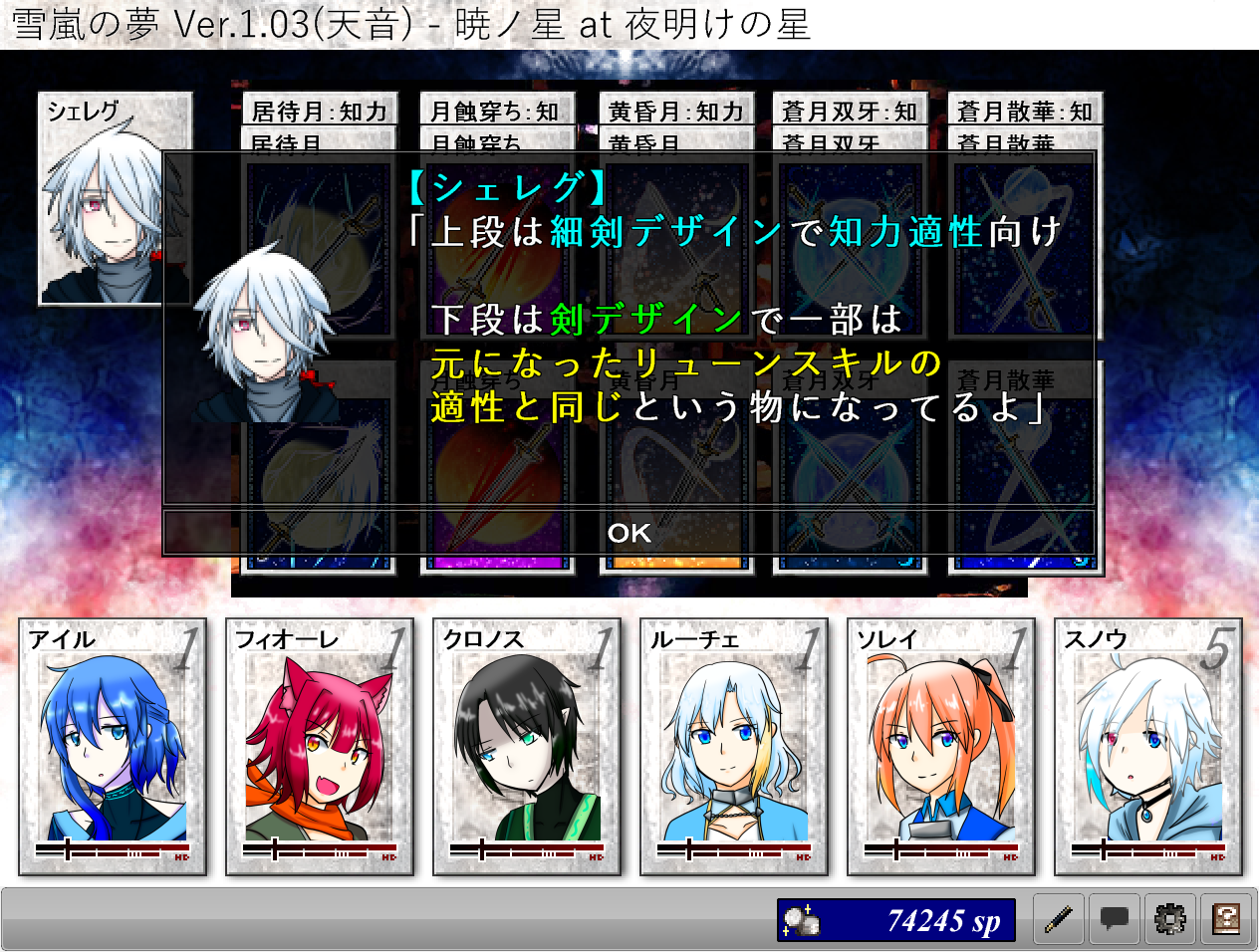Image resolution: width=1259 pixels, height=952 pixels.
Task: Open the gear settings menu
Action: (x=1169, y=919)
